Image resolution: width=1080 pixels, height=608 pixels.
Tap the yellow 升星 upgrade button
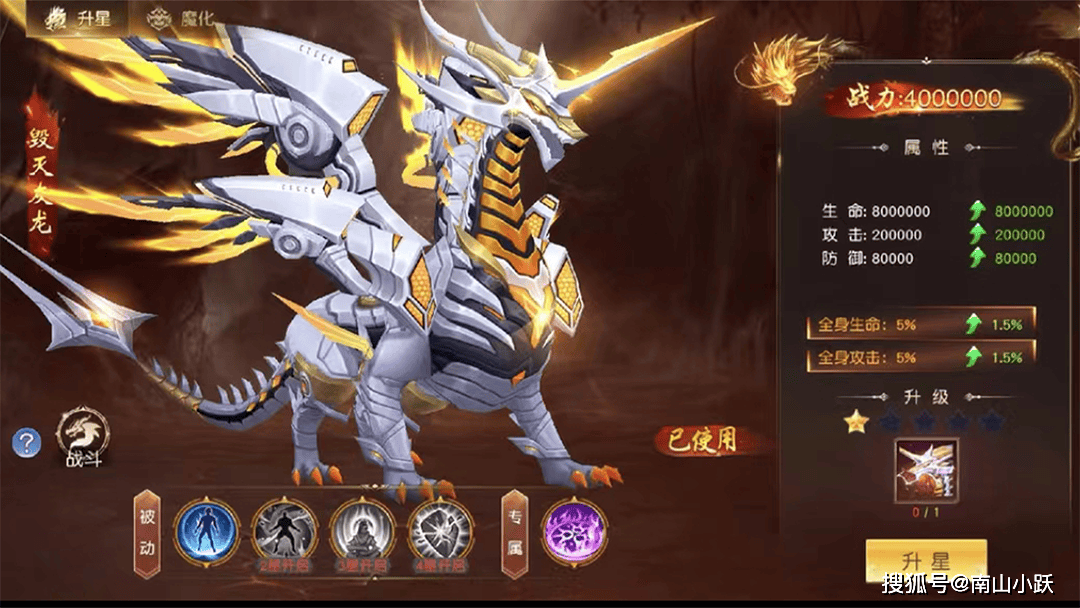click(x=926, y=561)
